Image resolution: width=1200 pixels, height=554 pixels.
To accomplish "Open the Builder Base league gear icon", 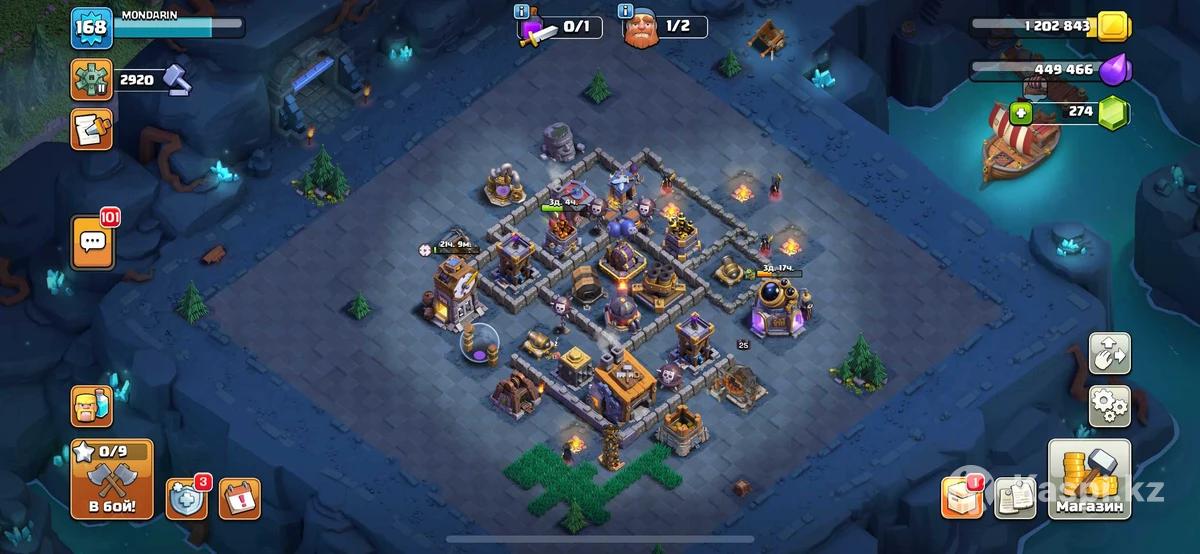I will [x=90, y=79].
